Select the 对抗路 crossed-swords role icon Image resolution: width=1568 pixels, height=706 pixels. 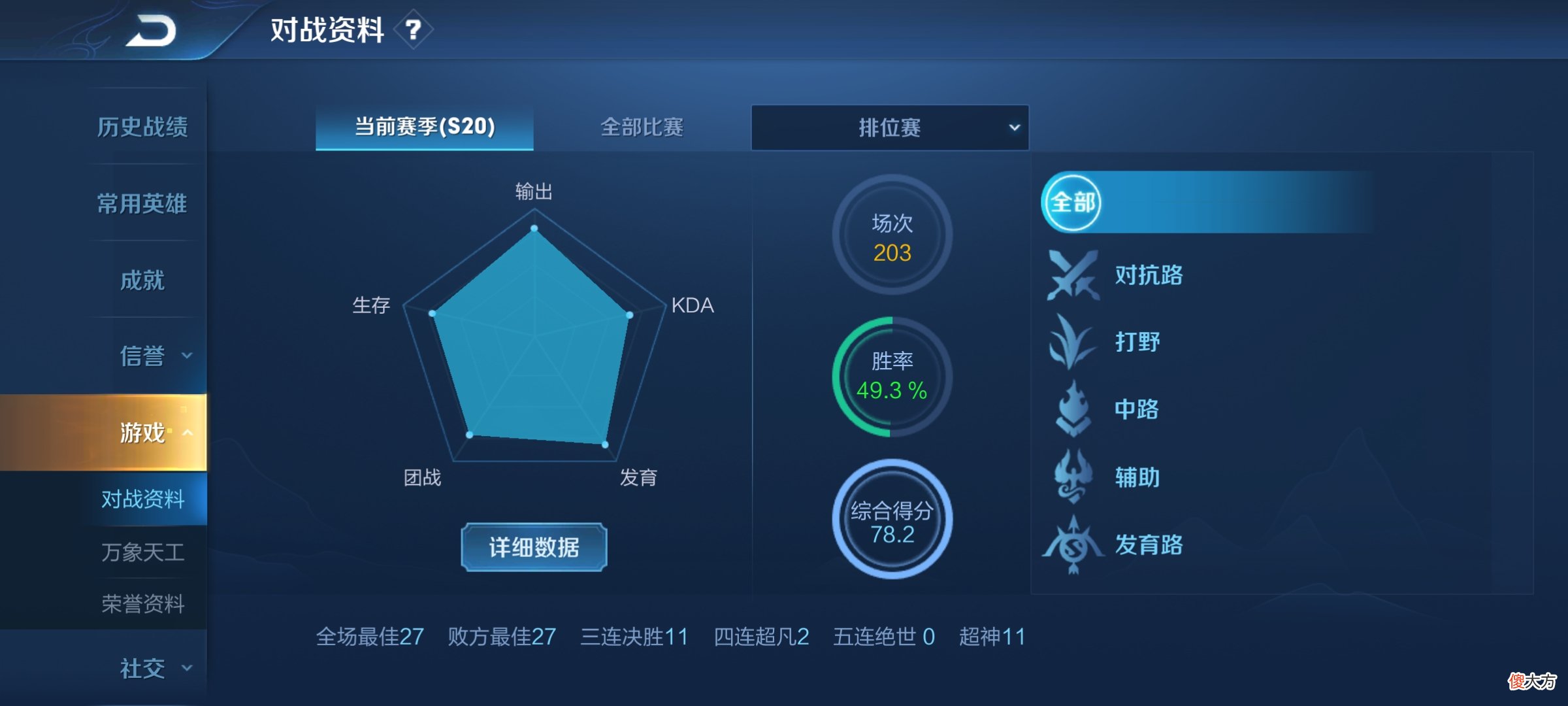pos(1074,276)
